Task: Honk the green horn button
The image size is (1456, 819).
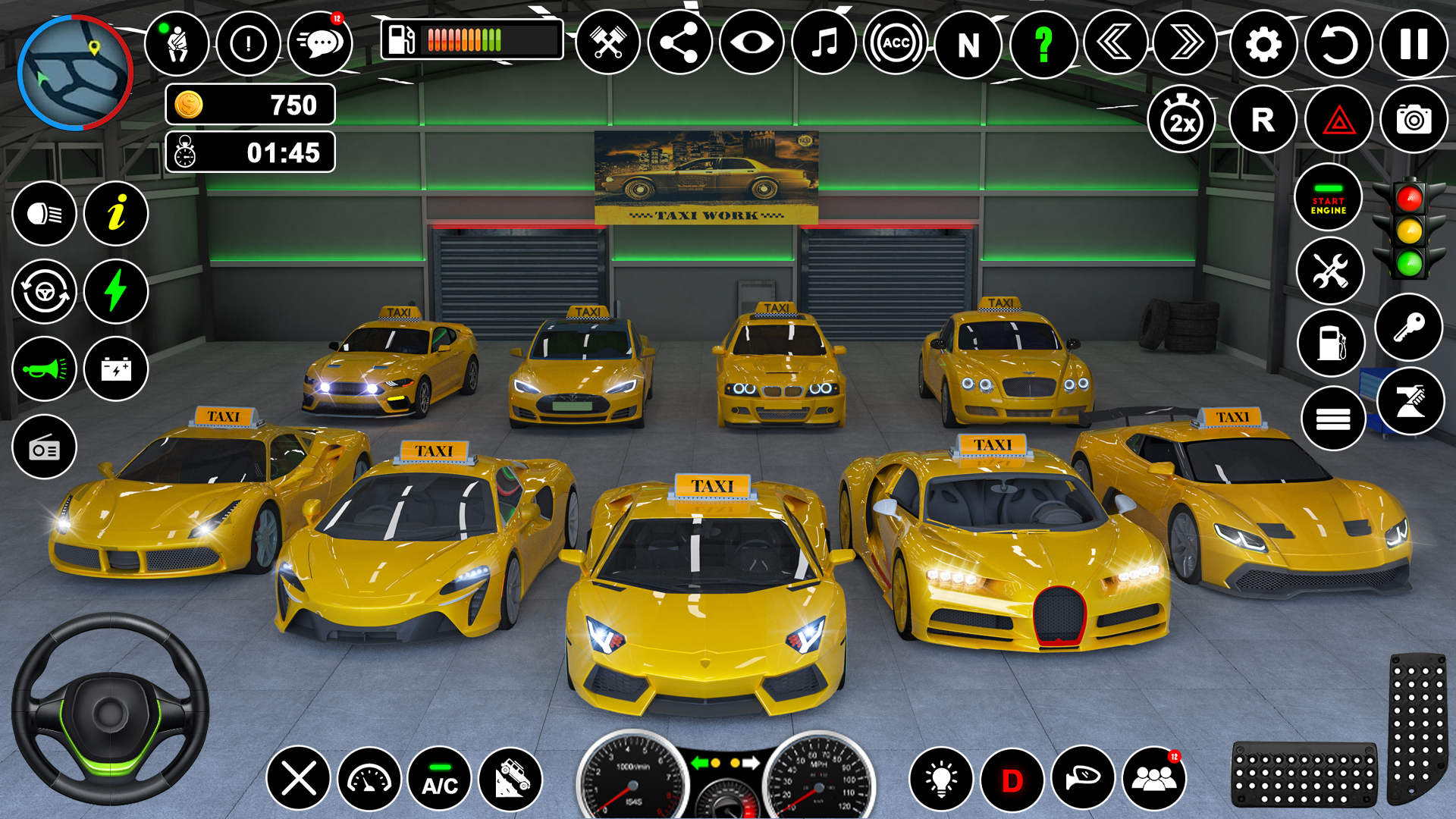Action: click(44, 369)
